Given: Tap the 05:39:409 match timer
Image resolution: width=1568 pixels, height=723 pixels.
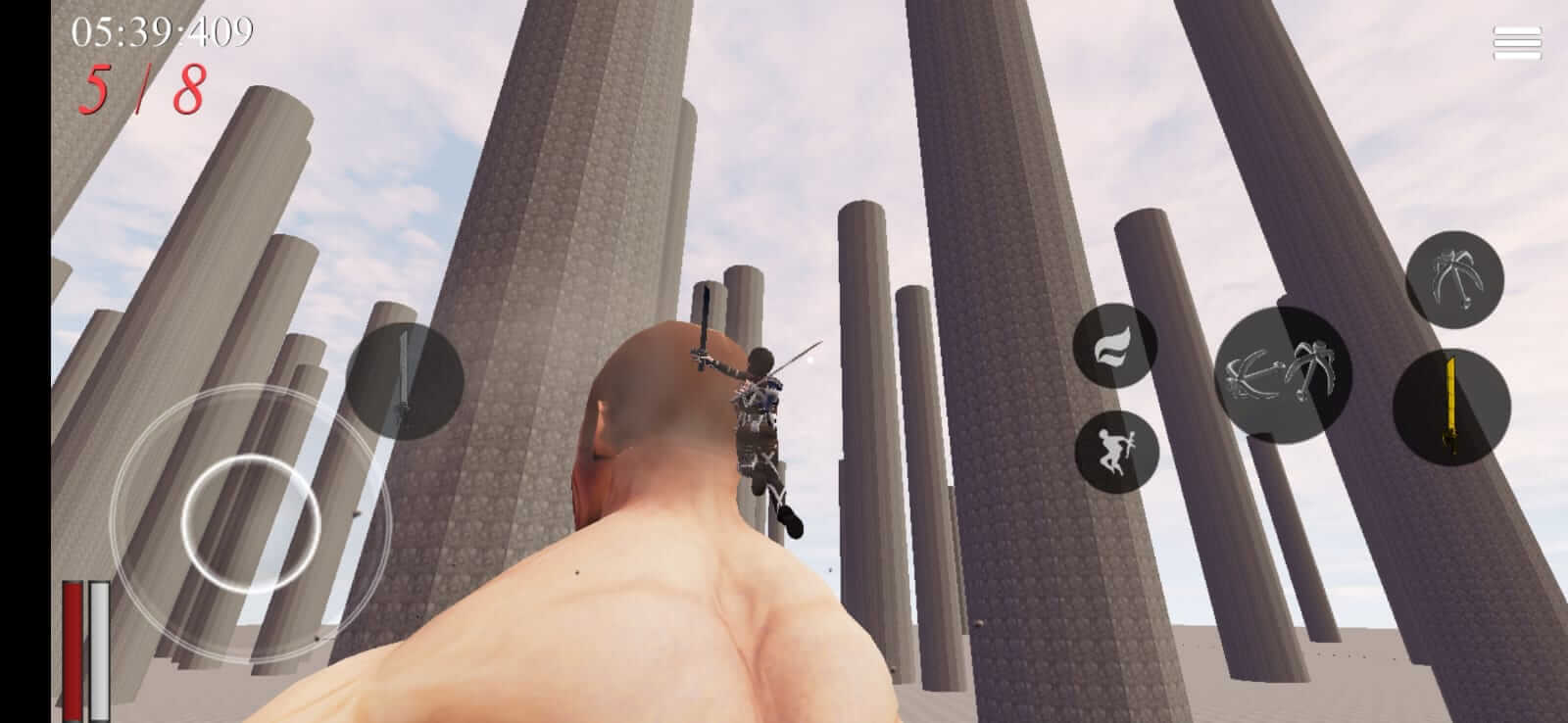Looking at the screenshot, I should [162, 31].
